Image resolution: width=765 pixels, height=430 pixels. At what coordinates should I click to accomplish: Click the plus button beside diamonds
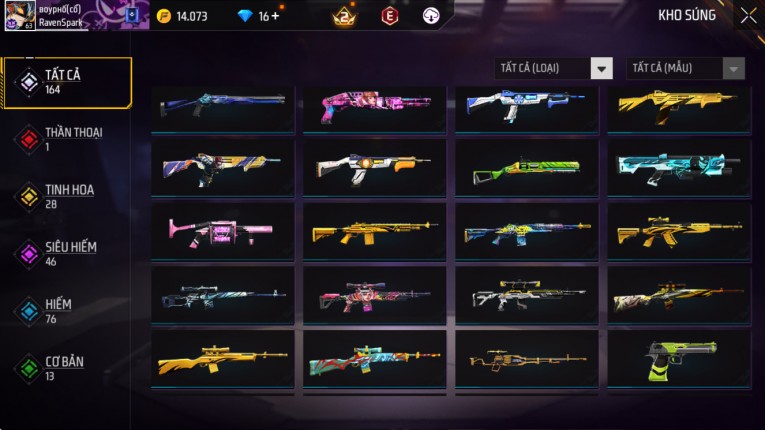click(x=275, y=16)
